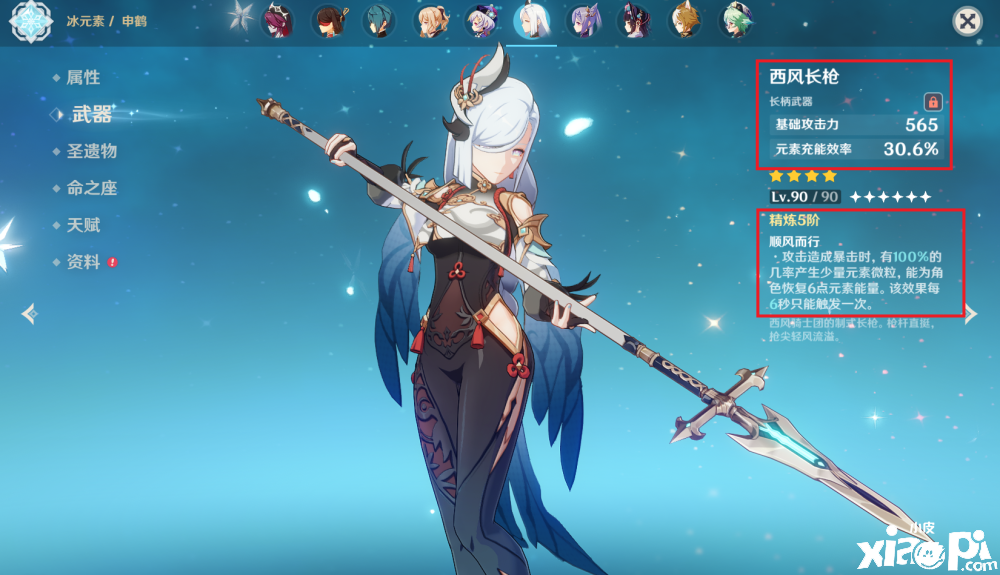Go to the previous character with left arrow
Screen dimensions: 1000x575
[x=29, y=314]
